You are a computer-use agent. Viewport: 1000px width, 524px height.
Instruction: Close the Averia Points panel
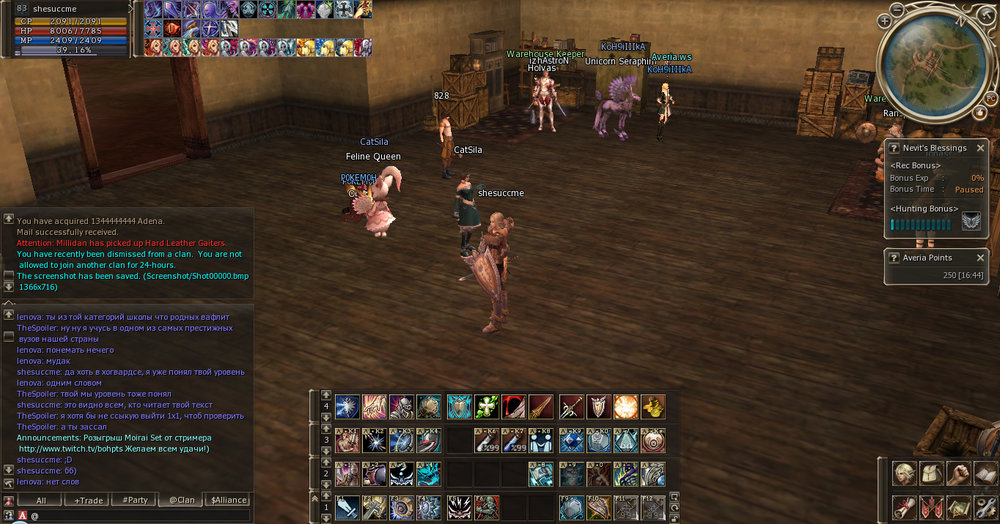tap(981, 257)
